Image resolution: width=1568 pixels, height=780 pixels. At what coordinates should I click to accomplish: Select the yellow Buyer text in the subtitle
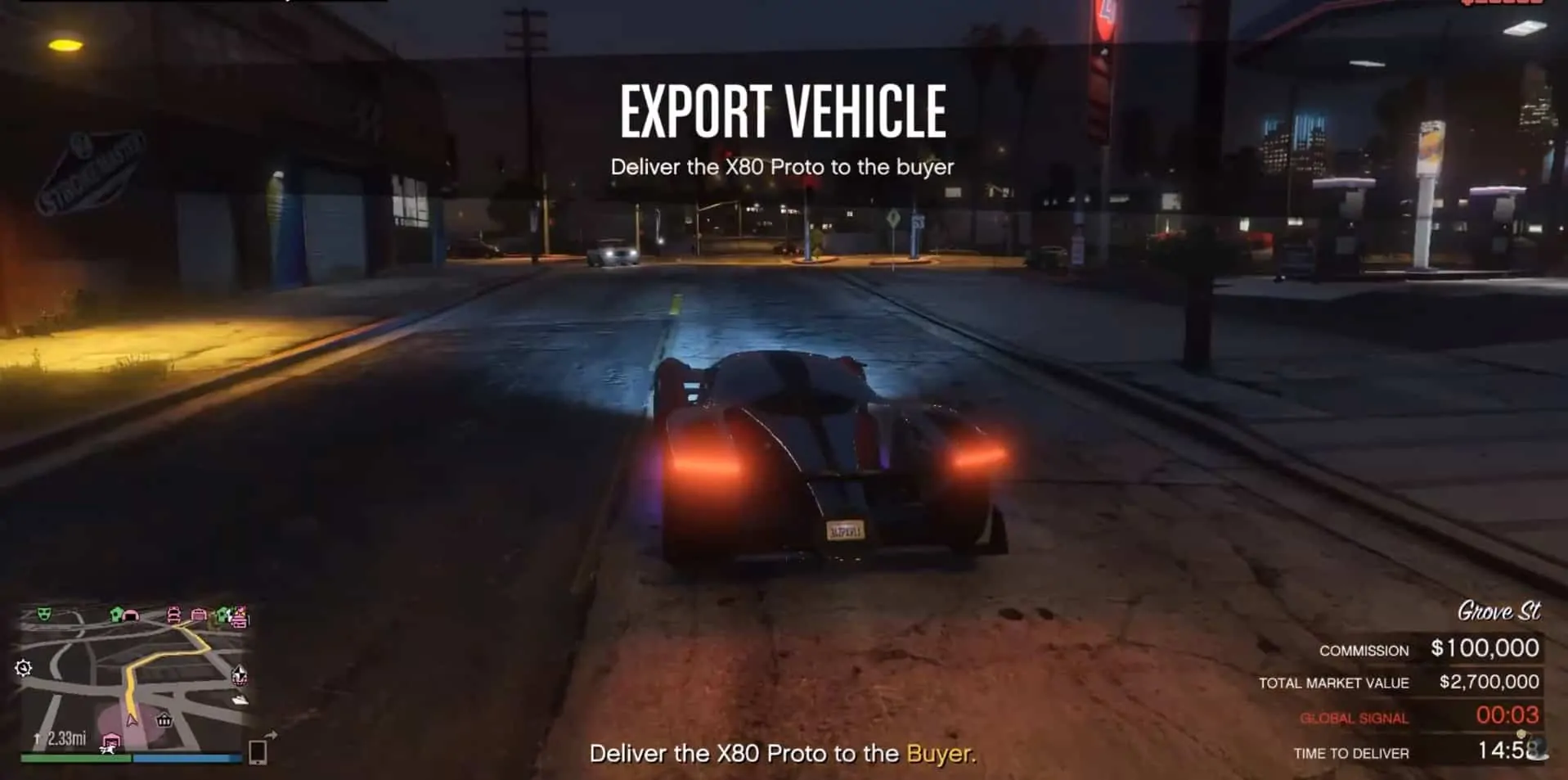tap(937, 754)
